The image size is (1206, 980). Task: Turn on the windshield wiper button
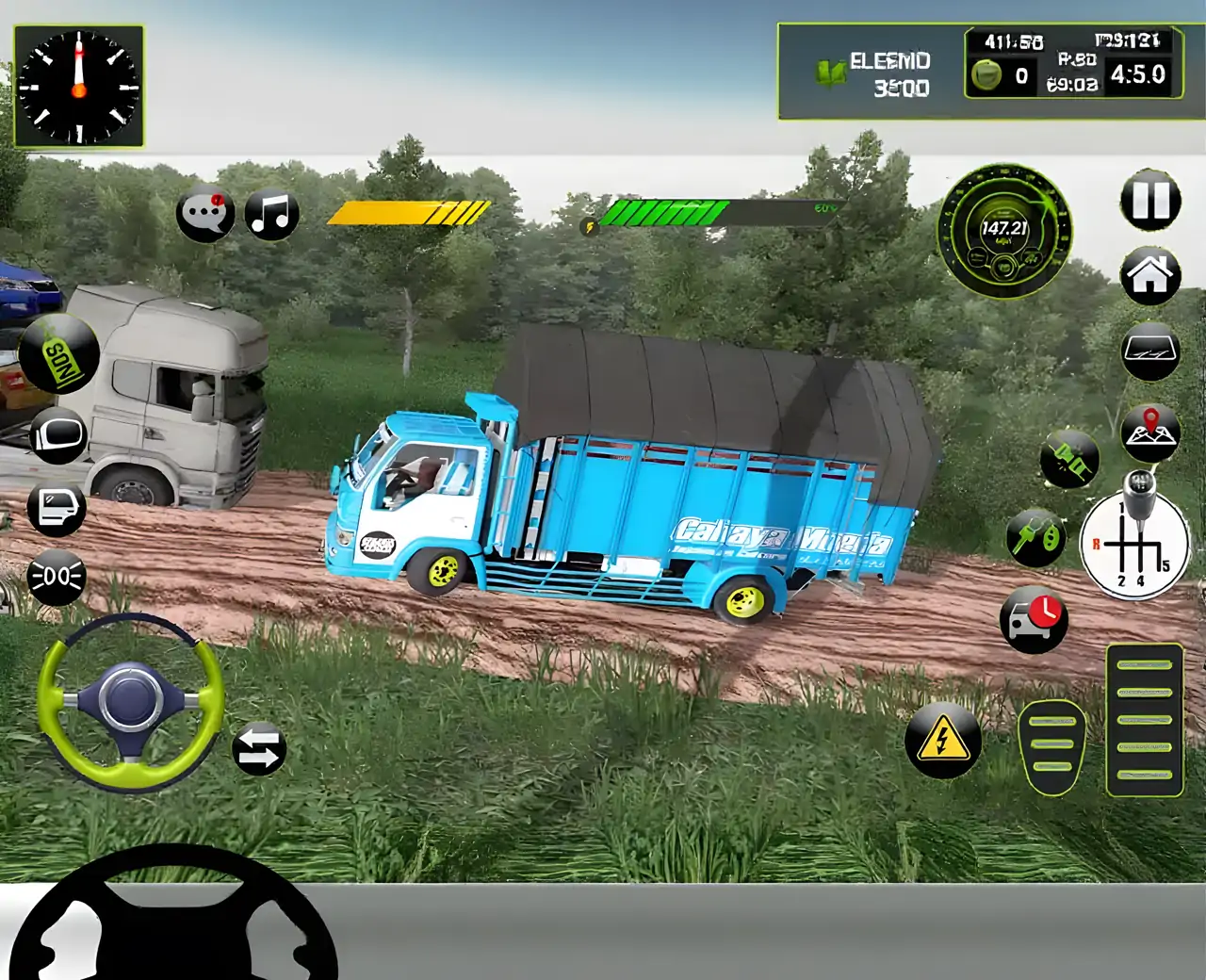point(1150,351)
